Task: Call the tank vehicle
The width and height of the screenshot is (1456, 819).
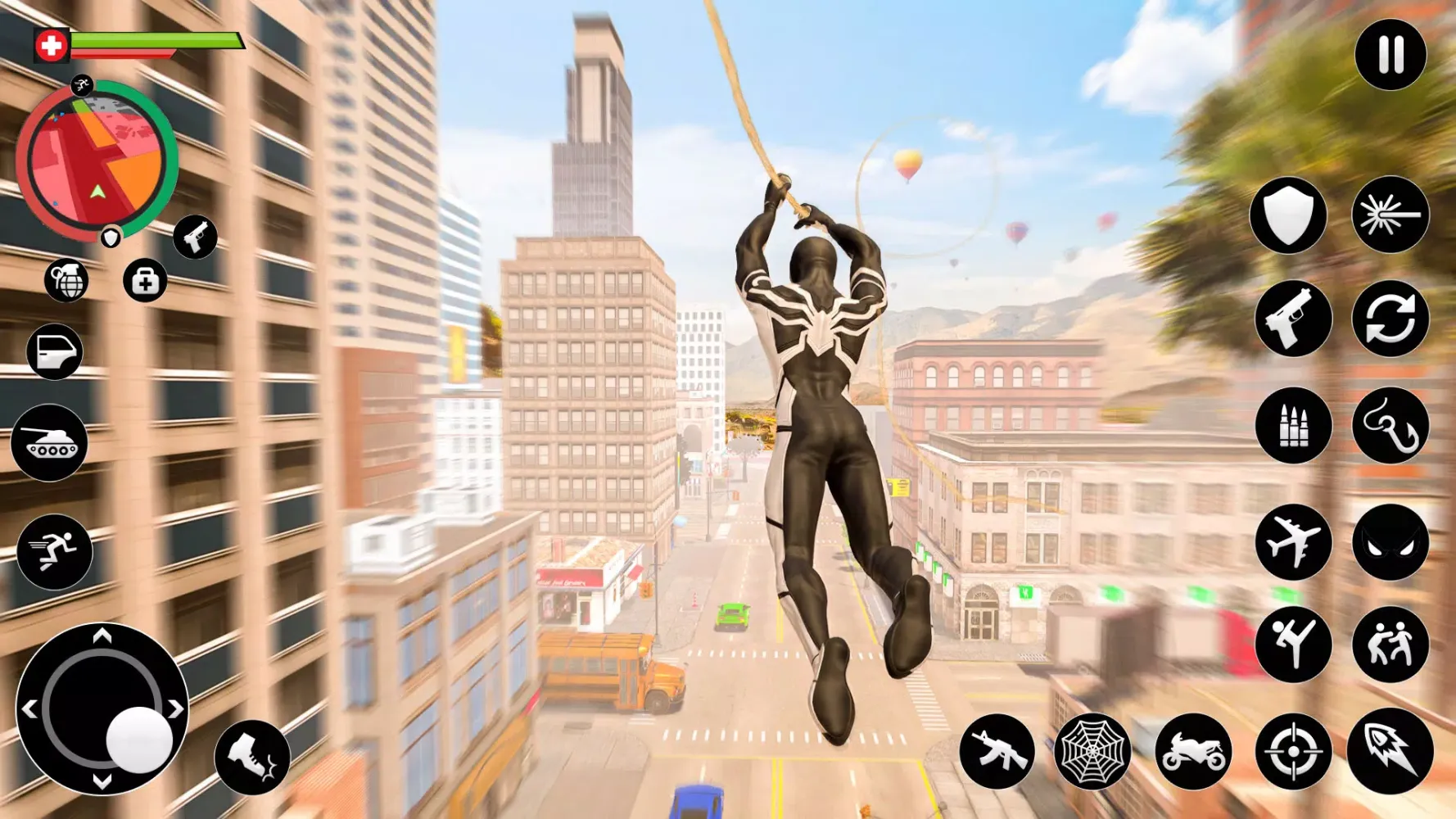Action: tap(49, 443)
